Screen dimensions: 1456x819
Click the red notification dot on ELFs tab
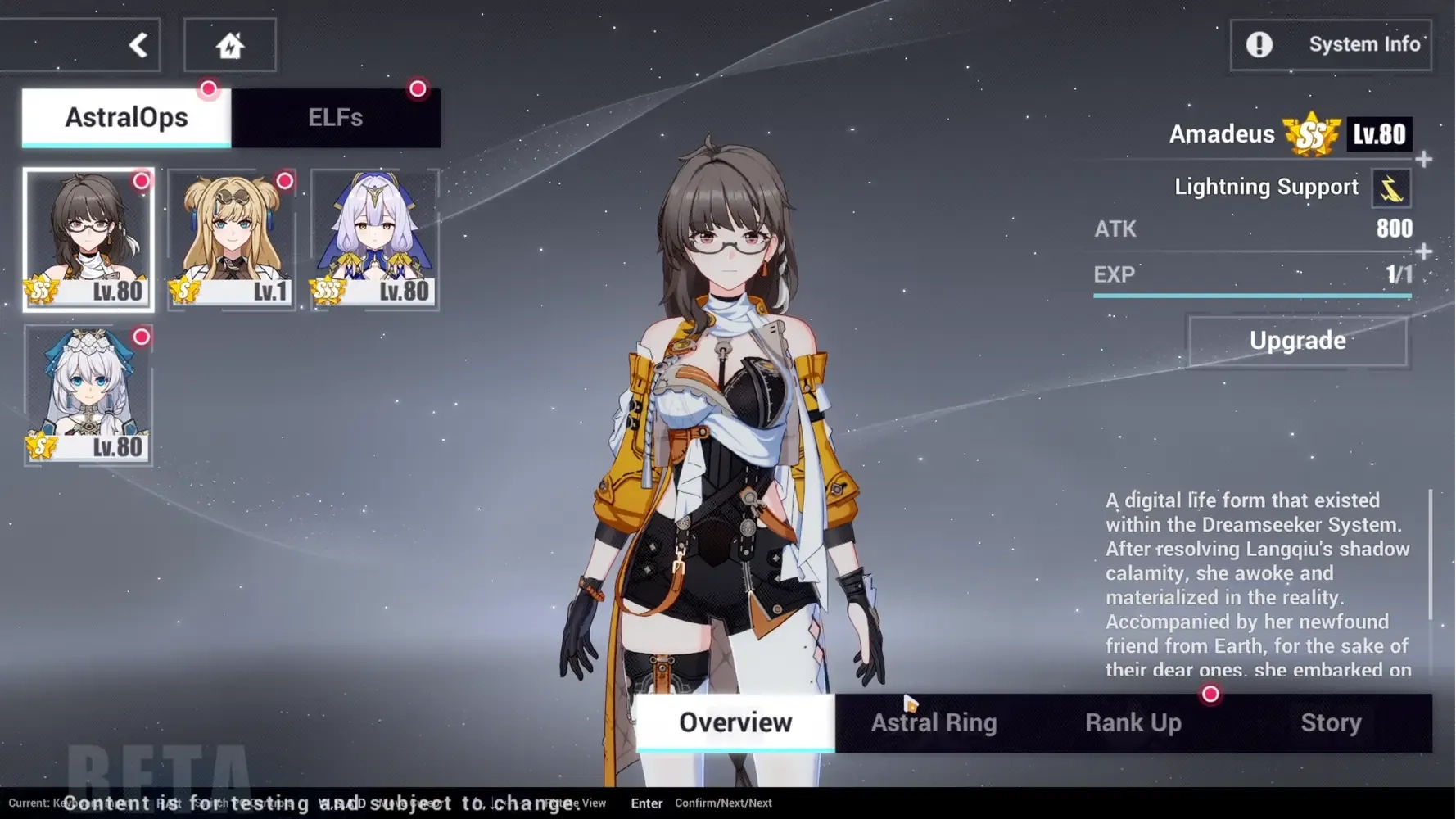[418, 88]
